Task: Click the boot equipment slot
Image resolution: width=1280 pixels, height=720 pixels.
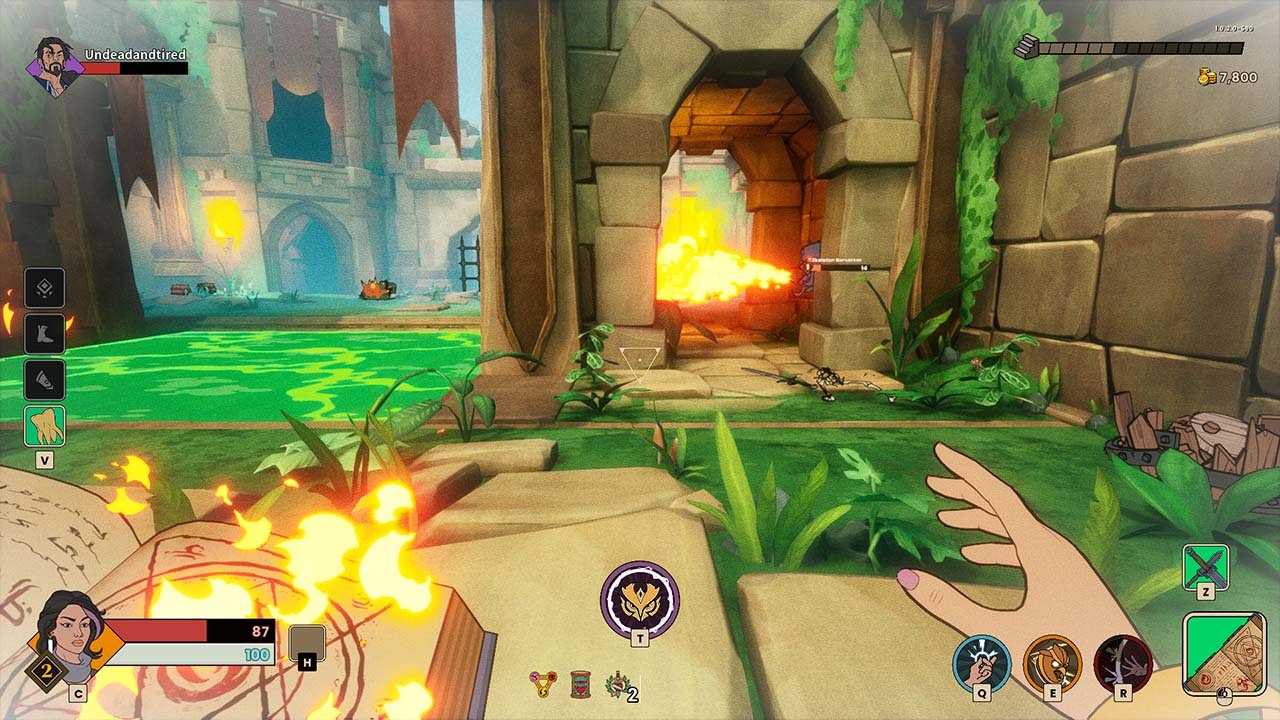Action: [x=45, y=334]
